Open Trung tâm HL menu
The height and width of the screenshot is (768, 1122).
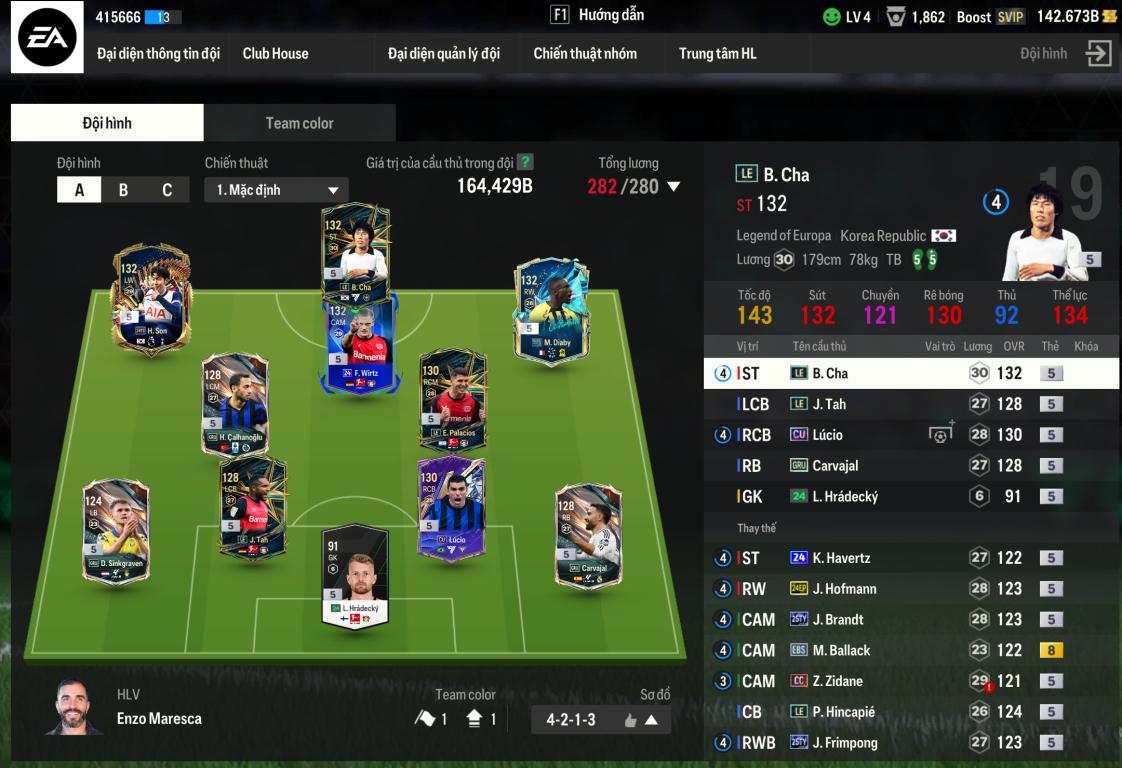point(717,54)
